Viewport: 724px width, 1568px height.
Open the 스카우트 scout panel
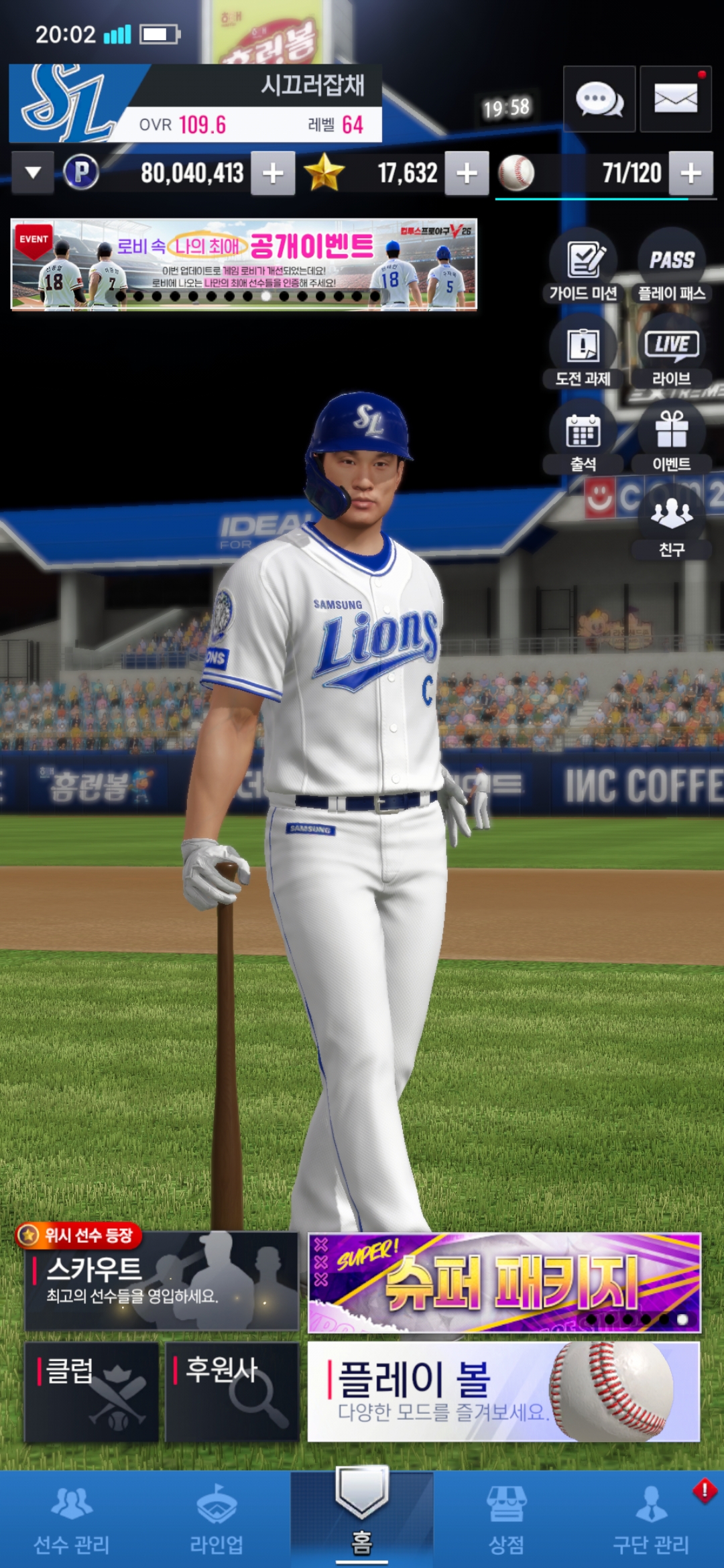[x=162, y=1281]
